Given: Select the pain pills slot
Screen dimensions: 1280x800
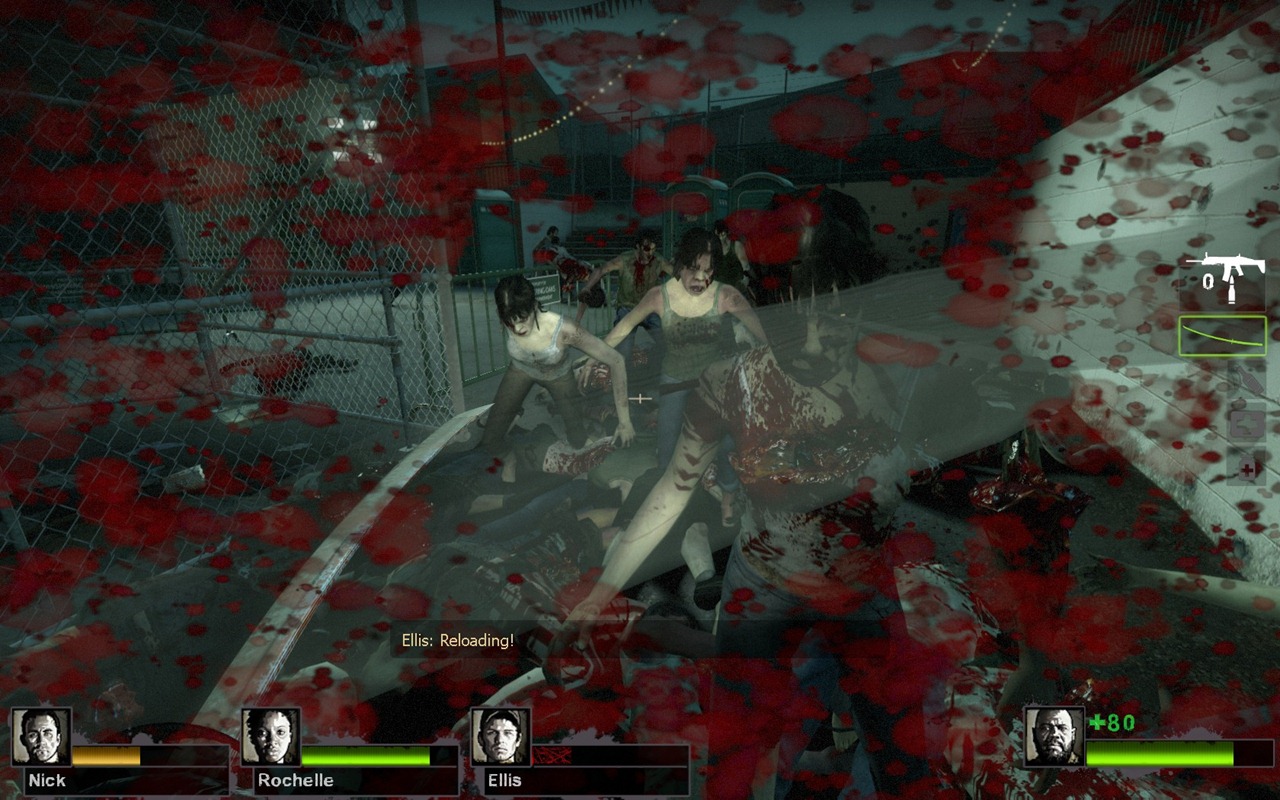Looking at the screenshot, I should 1246,468.
